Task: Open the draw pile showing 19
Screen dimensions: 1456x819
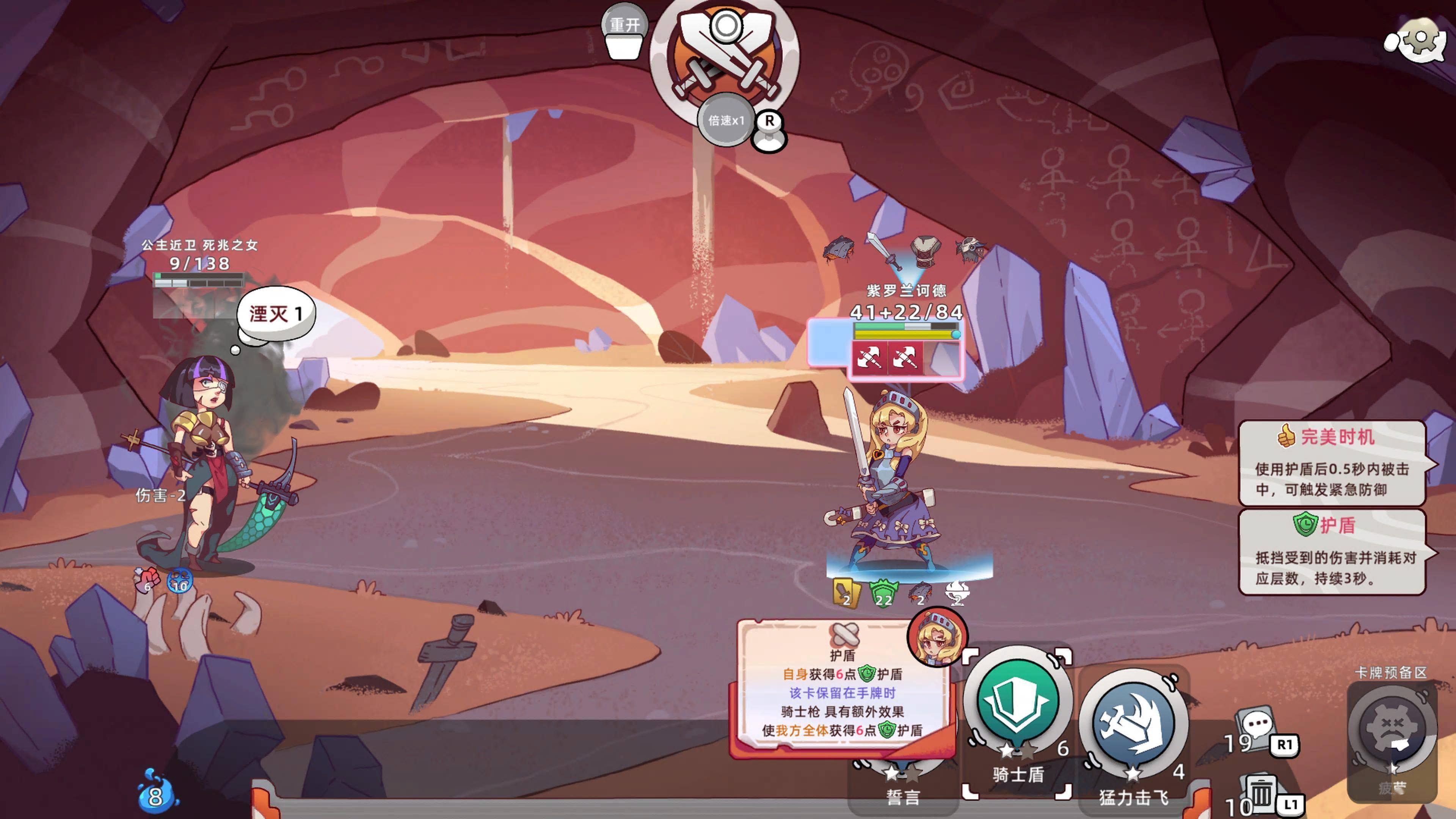Action: (1255, 729)
